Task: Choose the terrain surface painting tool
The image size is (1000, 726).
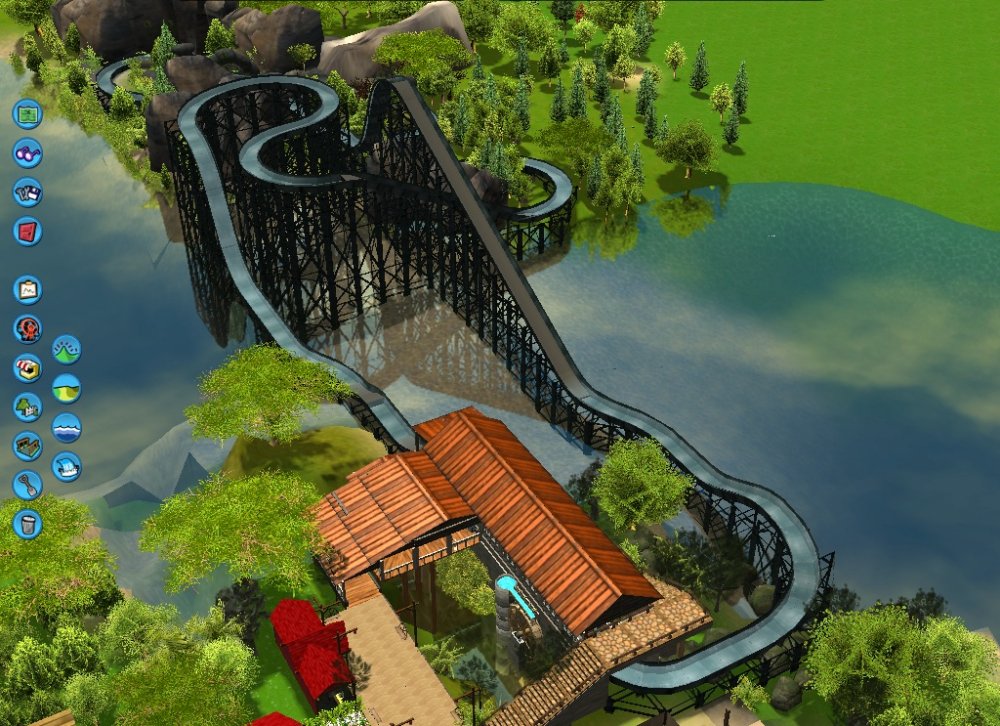Action: tap(66, 388)
